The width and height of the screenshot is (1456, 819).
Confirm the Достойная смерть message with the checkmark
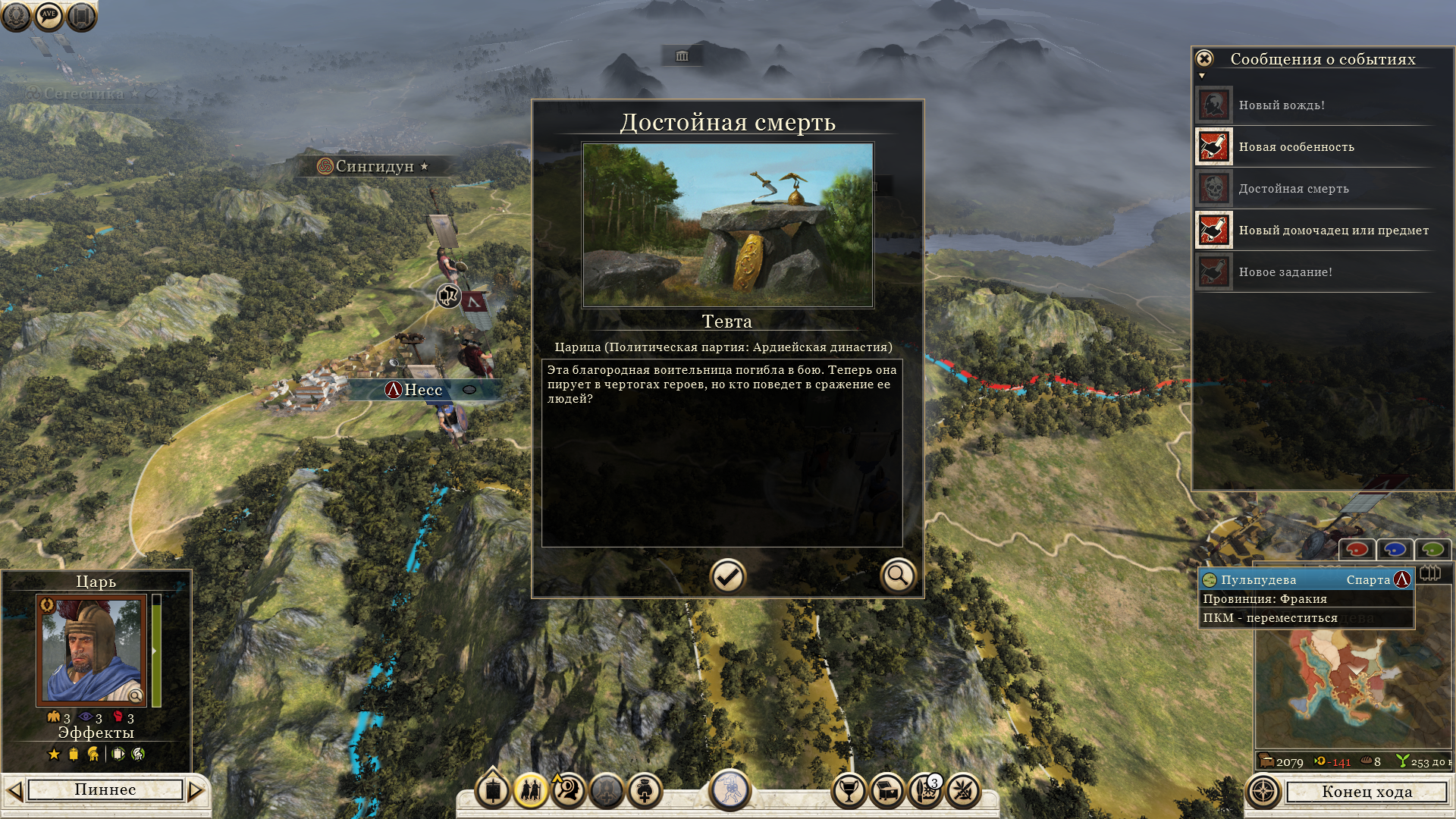pos(727,577)
